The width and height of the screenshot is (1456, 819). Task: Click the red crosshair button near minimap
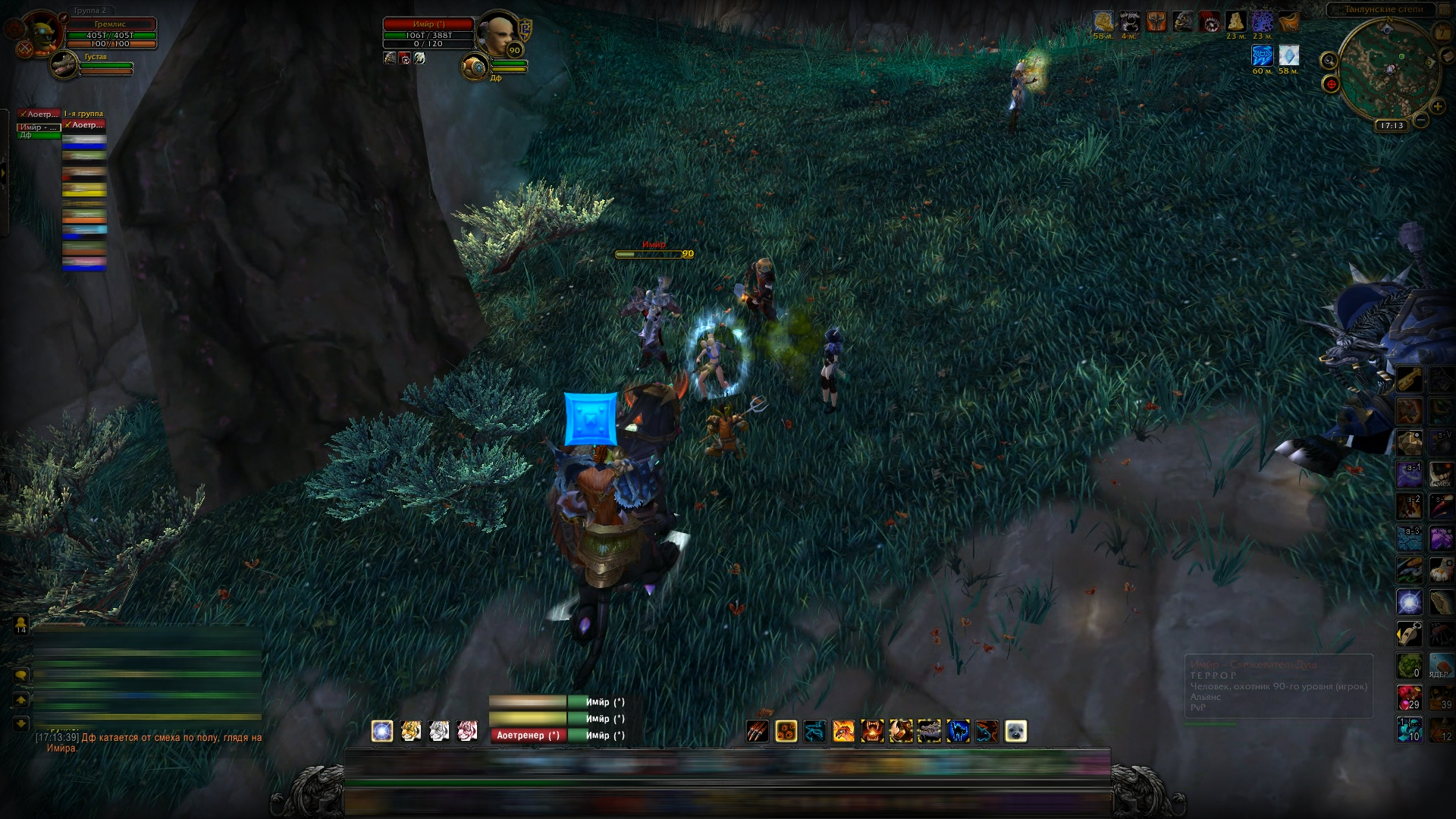coord(1331,84)
